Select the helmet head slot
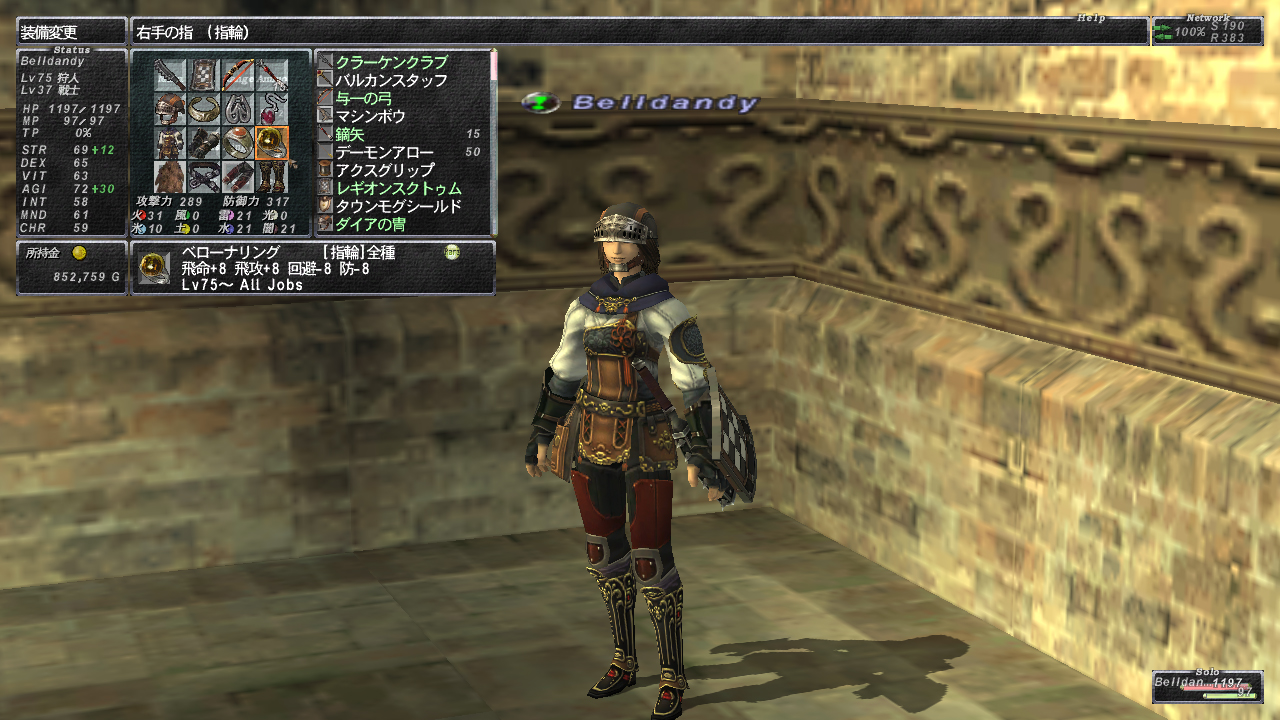This screenshot has width=1280, height=720. coord(169,109)
